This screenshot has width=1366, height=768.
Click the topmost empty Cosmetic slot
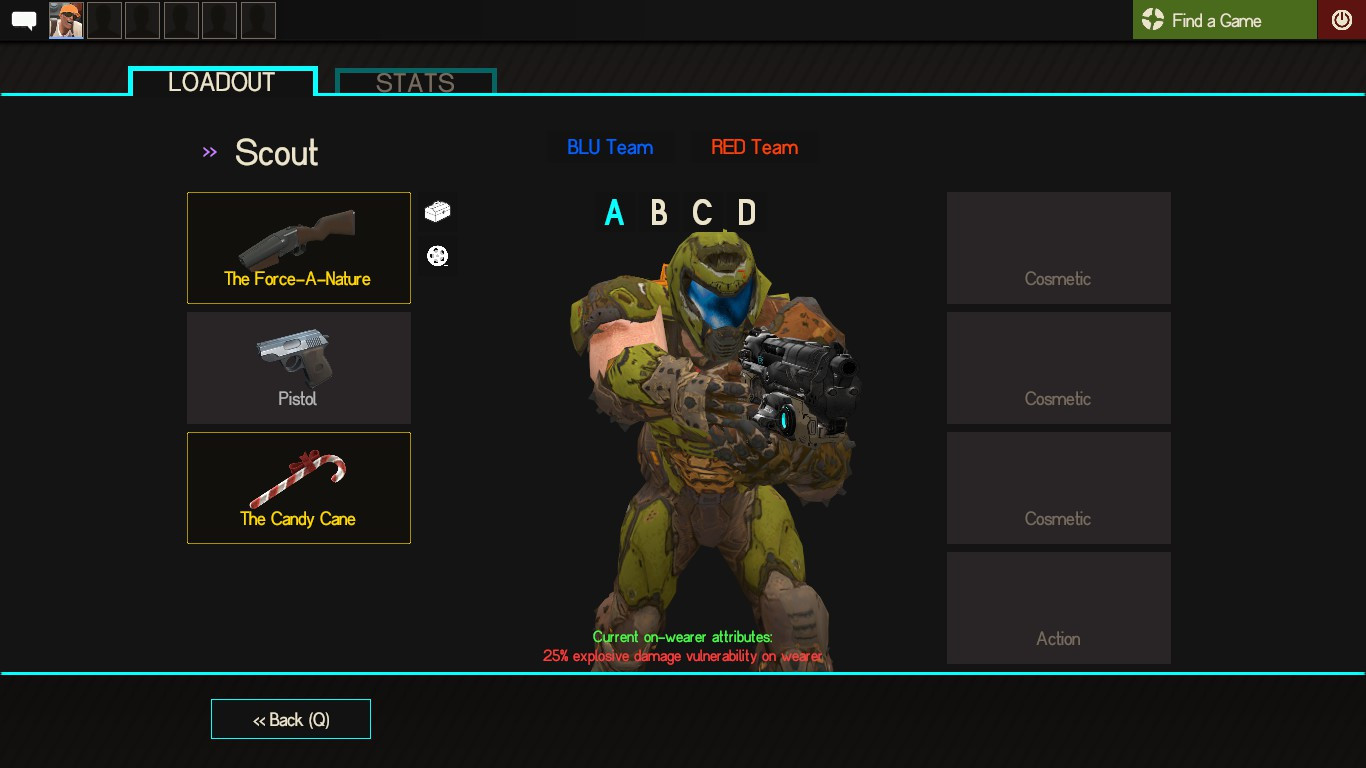pos(1058,247)
